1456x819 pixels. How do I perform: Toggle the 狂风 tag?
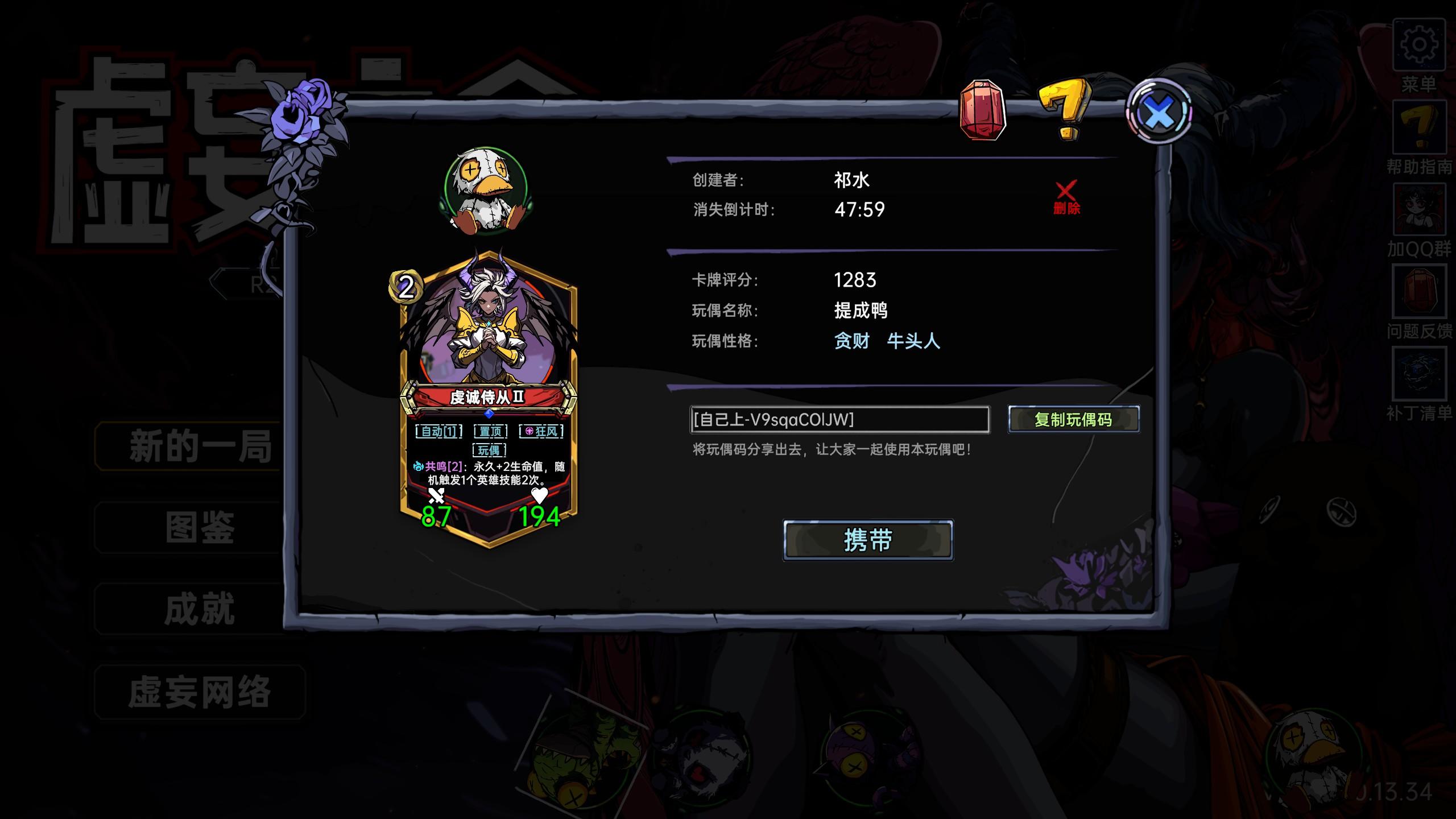click(541, 432)
